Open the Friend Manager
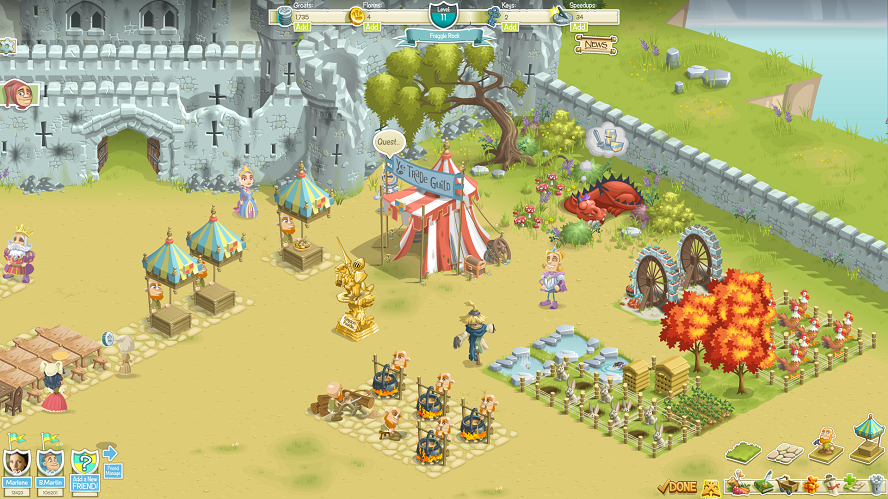 tap(111, 460)
